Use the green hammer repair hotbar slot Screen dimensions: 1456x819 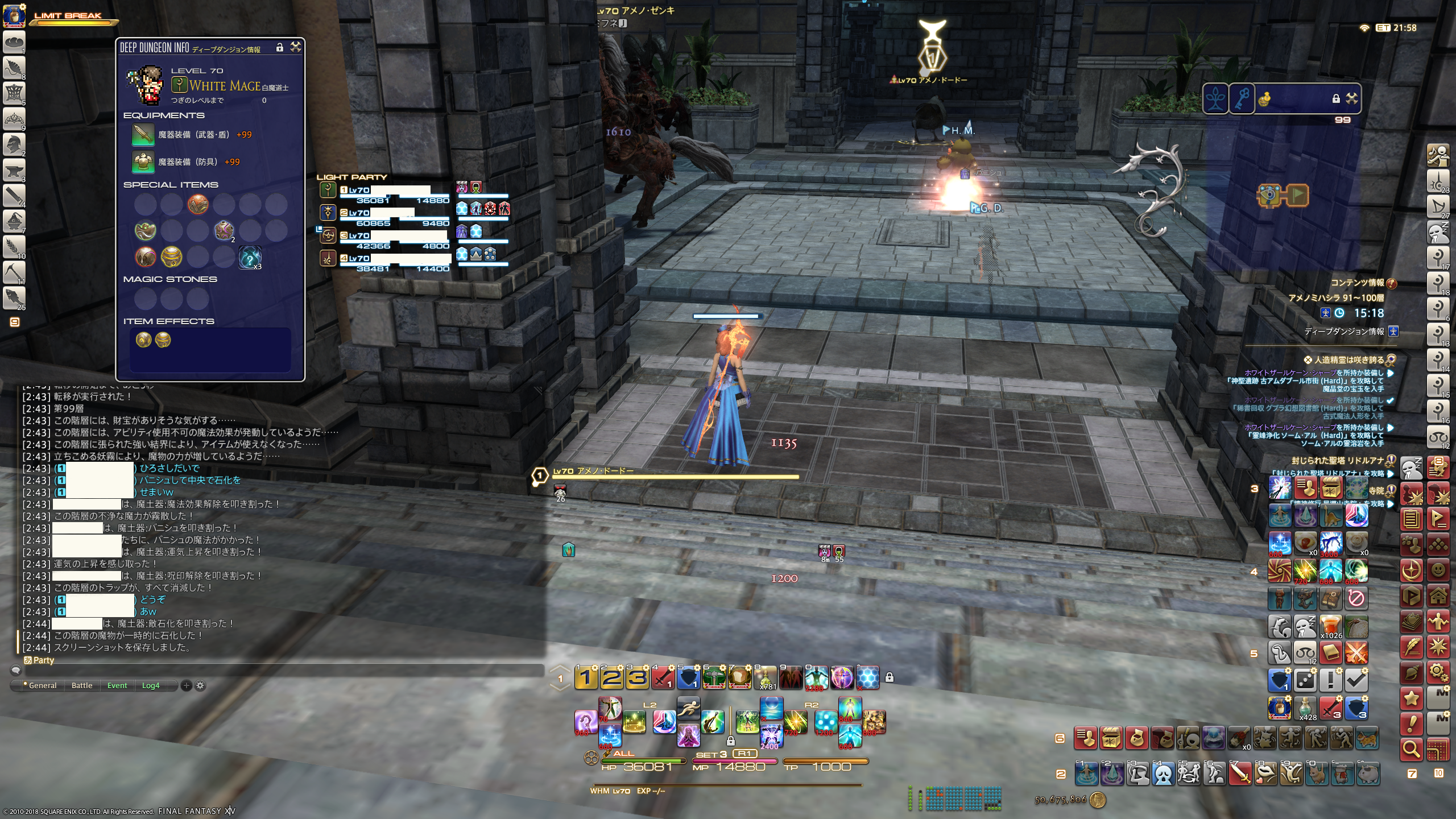714,677
